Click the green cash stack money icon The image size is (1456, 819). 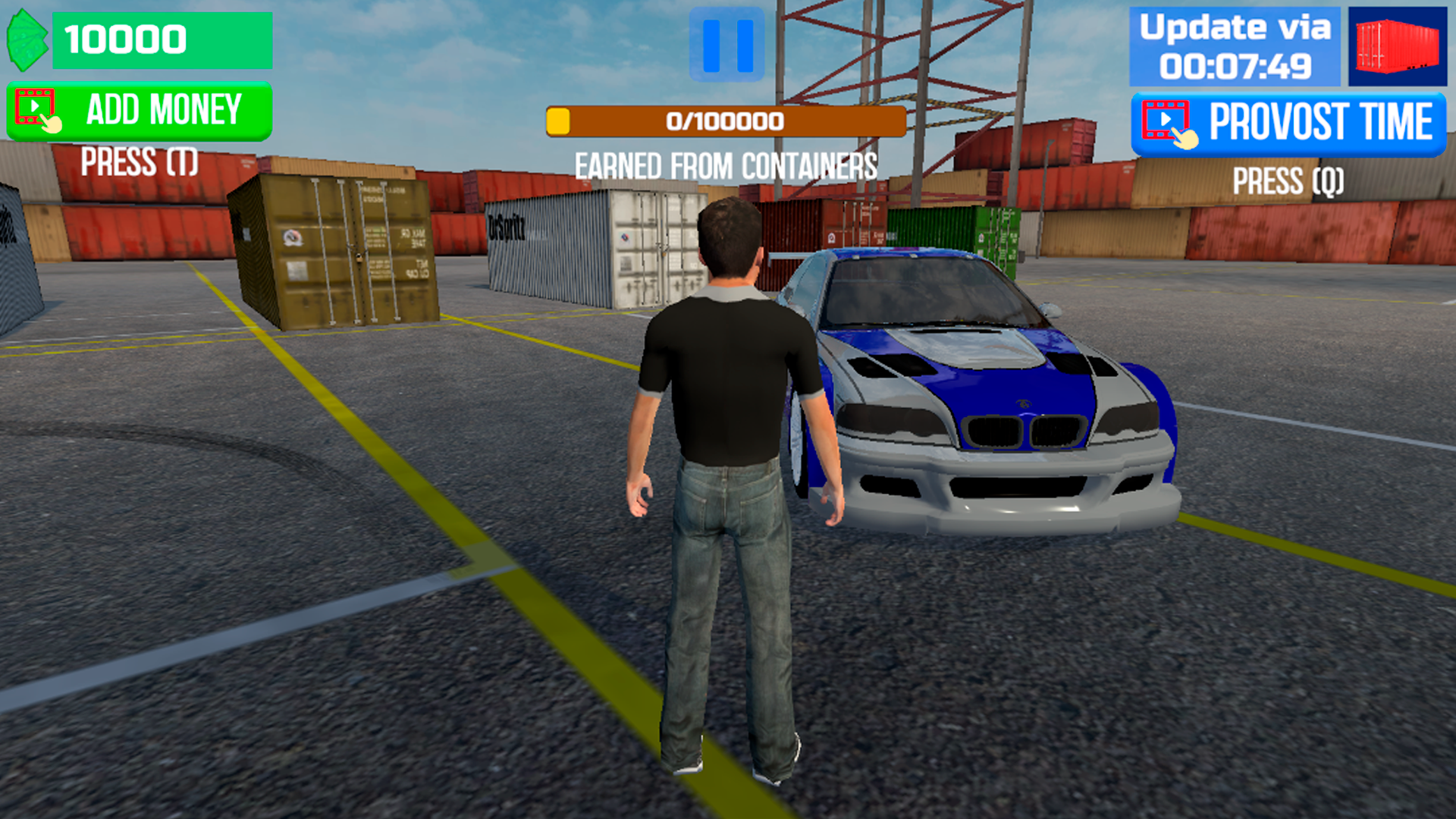(x=28, y=39)
